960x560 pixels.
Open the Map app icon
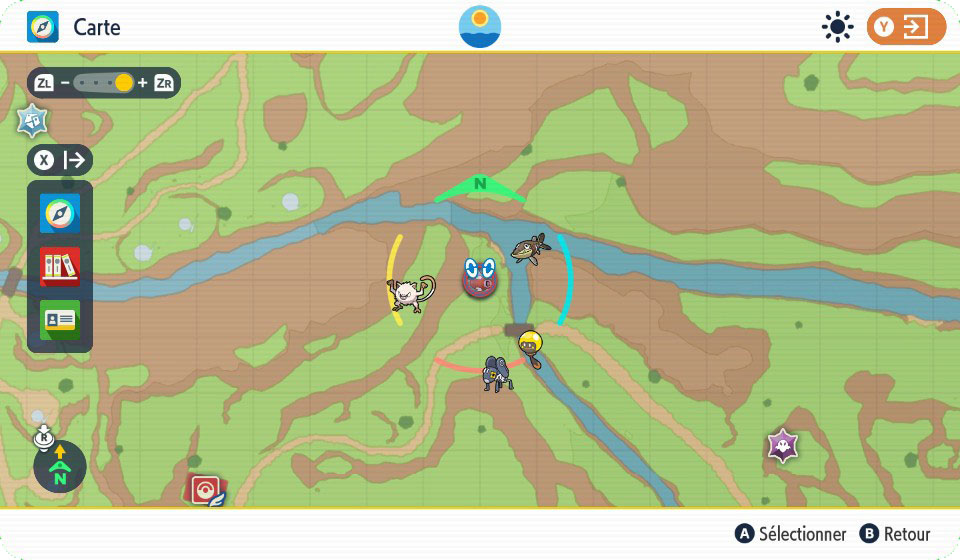coord(60,214)
